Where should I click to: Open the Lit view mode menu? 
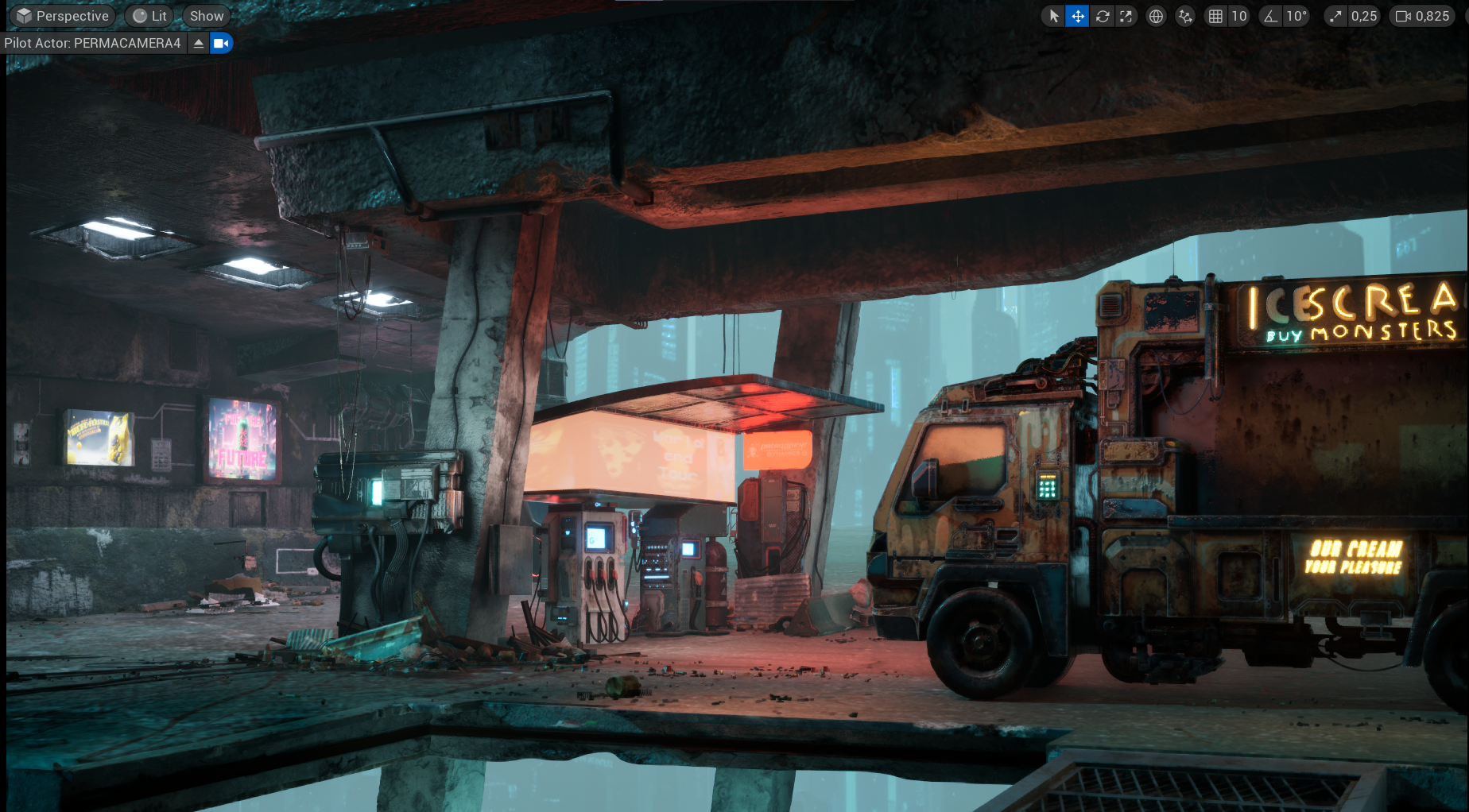coord(149,16)
